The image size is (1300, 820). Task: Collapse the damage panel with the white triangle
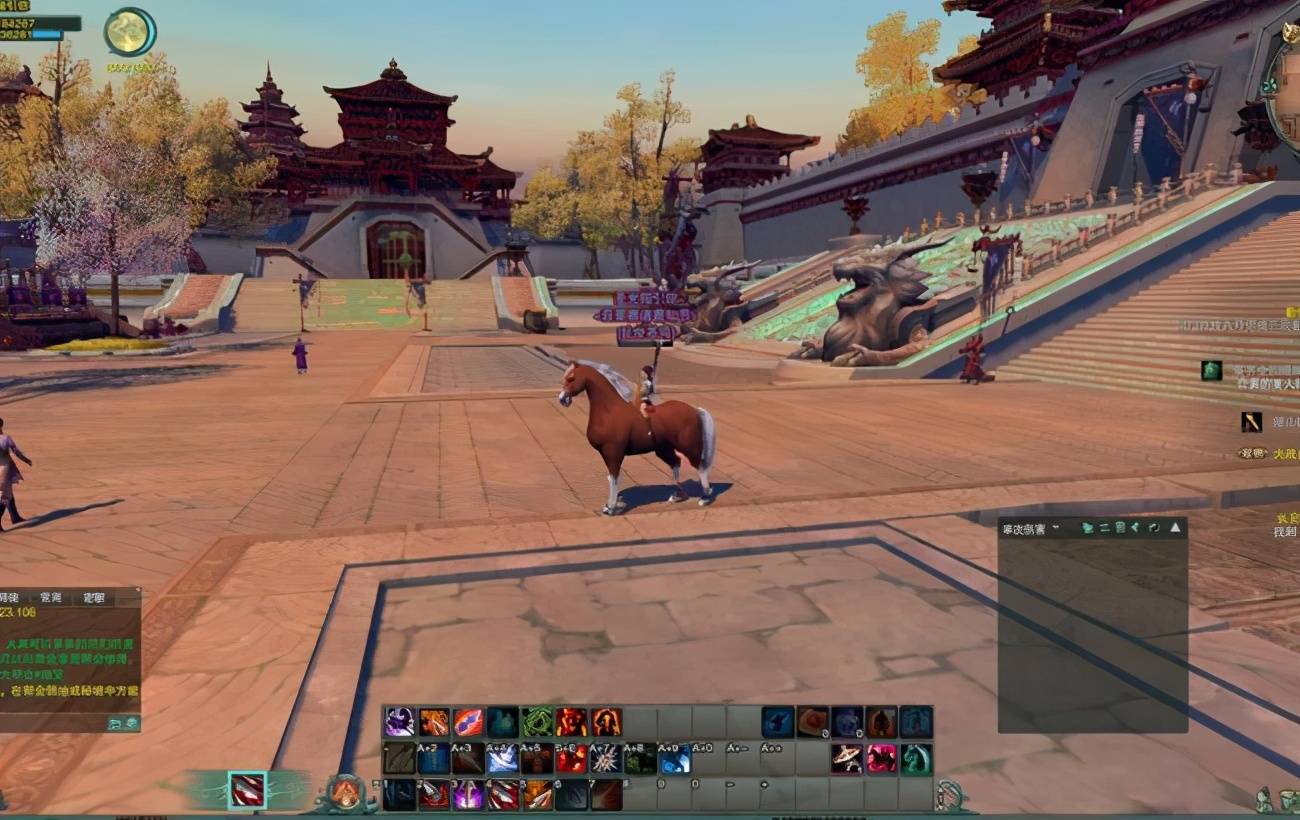tap(1175, 527)
